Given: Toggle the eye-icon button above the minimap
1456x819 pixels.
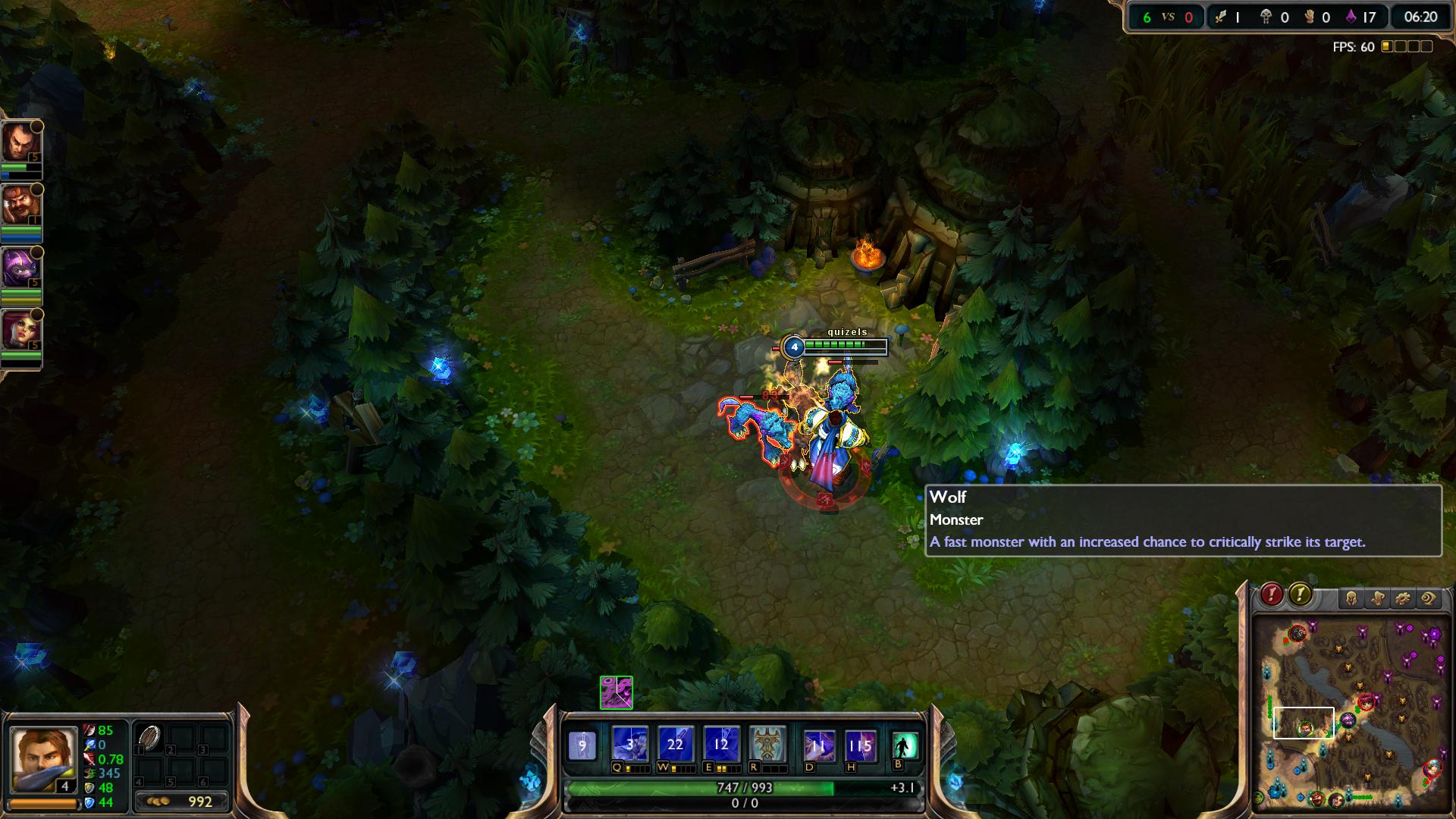Looking at the screenshot, I should (1429, 599).
